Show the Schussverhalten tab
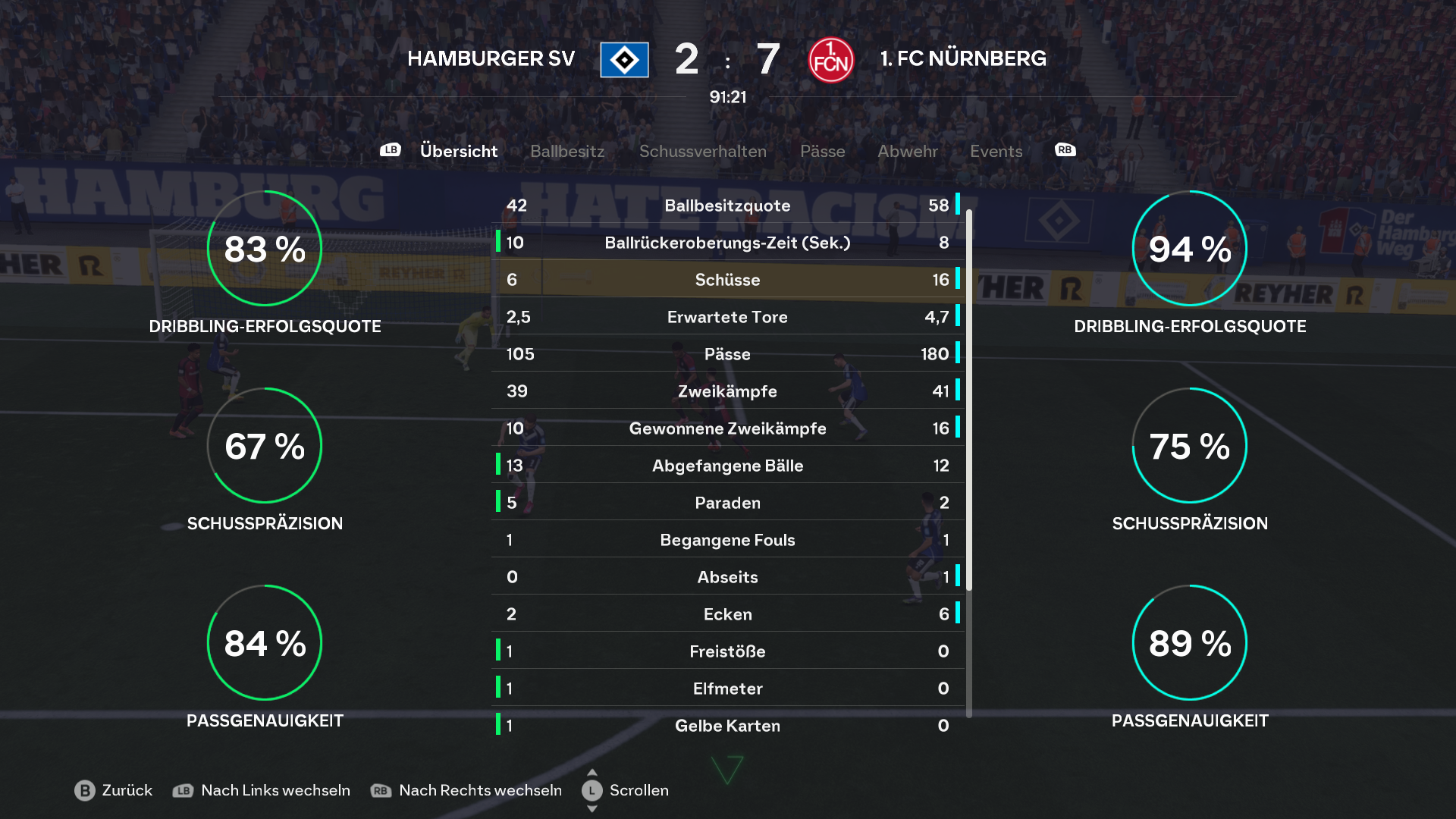Screen dimensions: 1456x819 click(702, 151)
